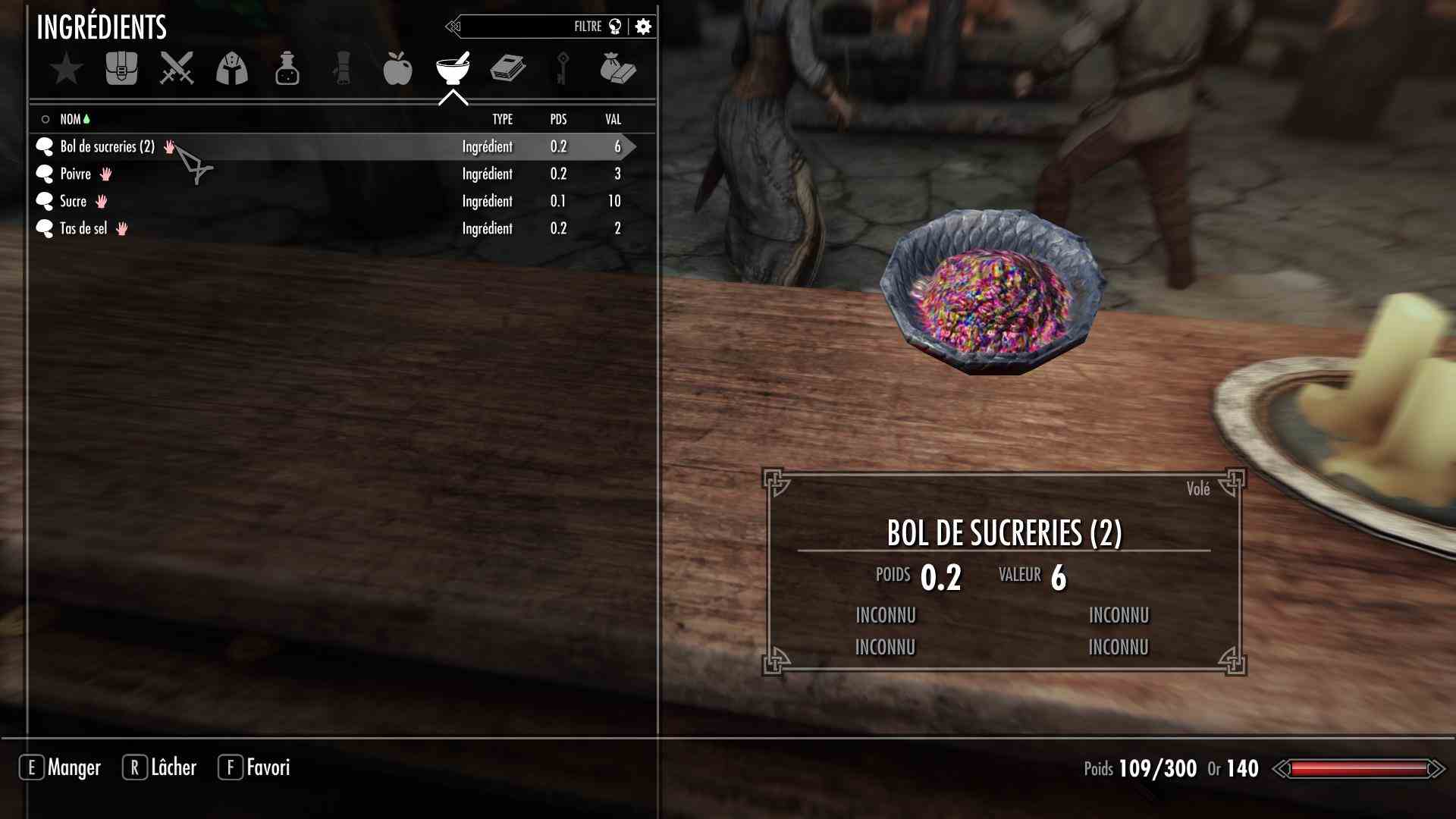Choose the Poivre ingredient row
The image size is (1456, 819).
point(76,174)
